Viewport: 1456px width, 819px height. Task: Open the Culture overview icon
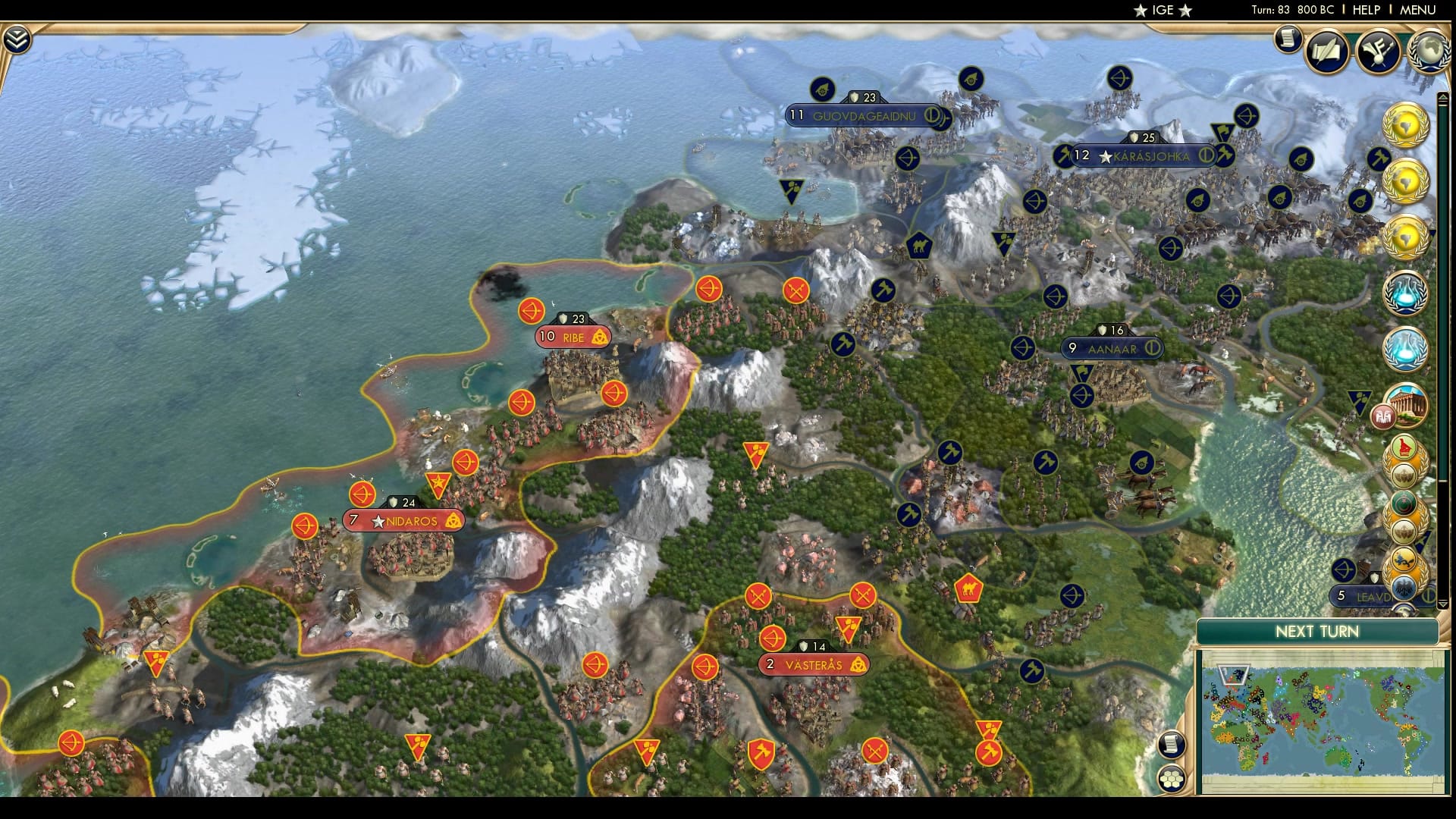(x=1380, y=52)
